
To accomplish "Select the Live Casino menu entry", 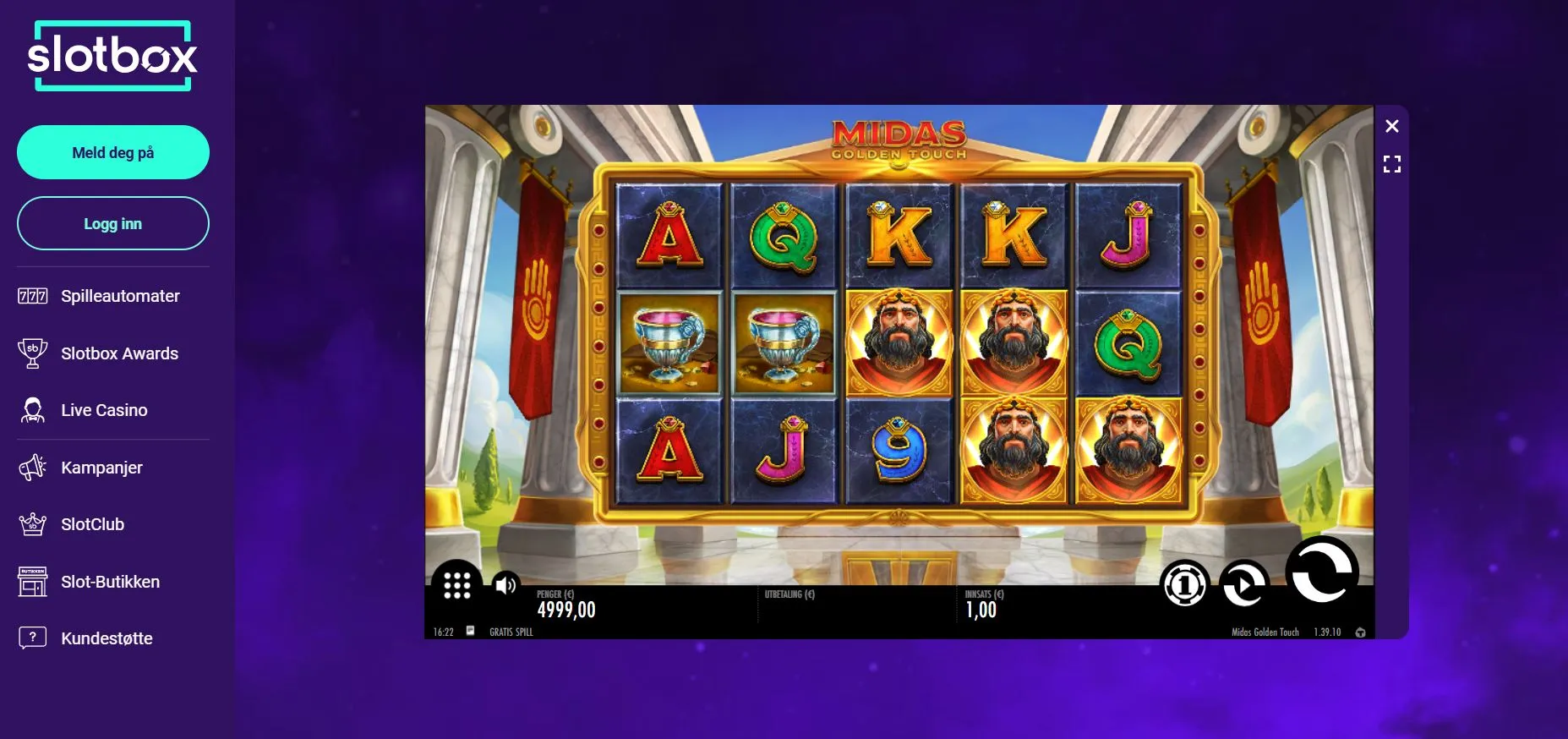I will coord(103,410).
